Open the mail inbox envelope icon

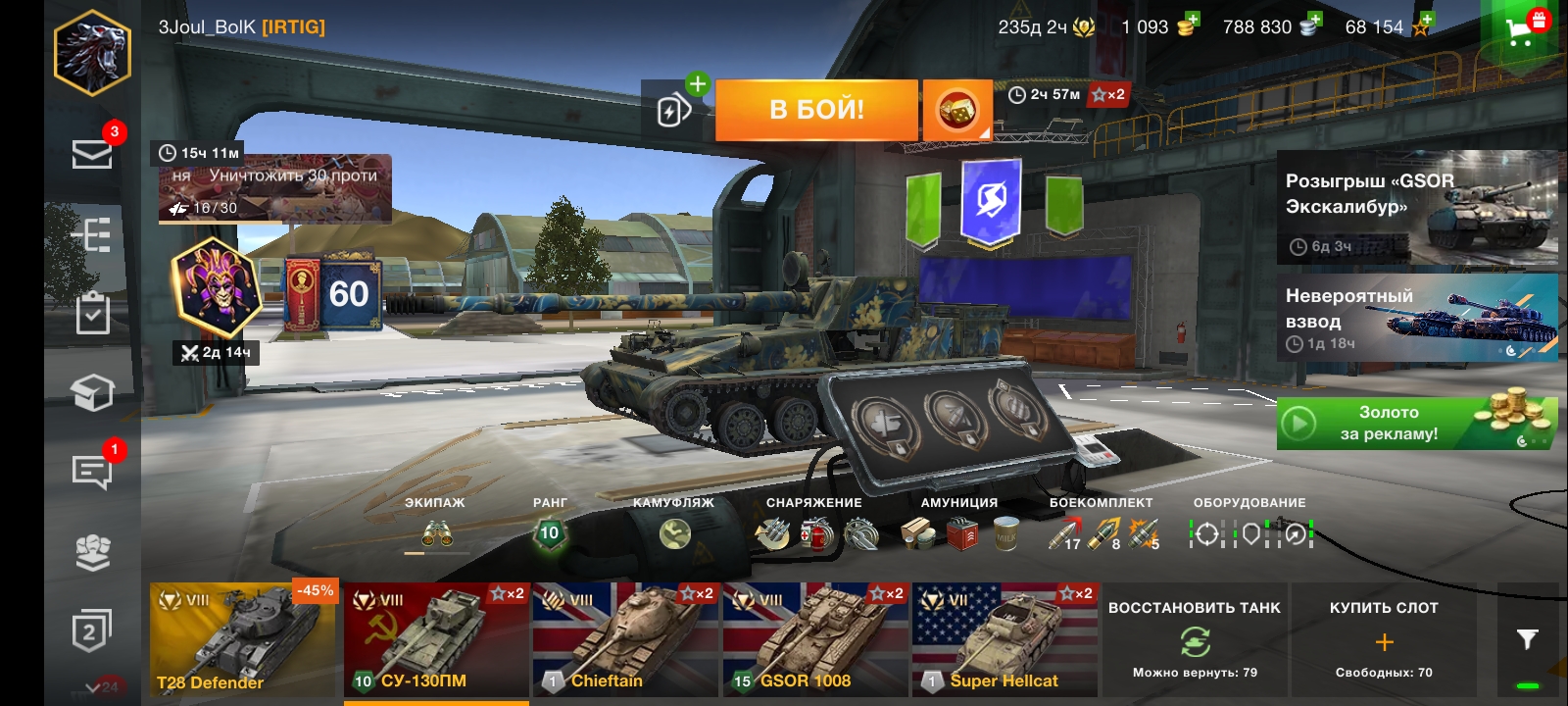[x=92, y=154]
